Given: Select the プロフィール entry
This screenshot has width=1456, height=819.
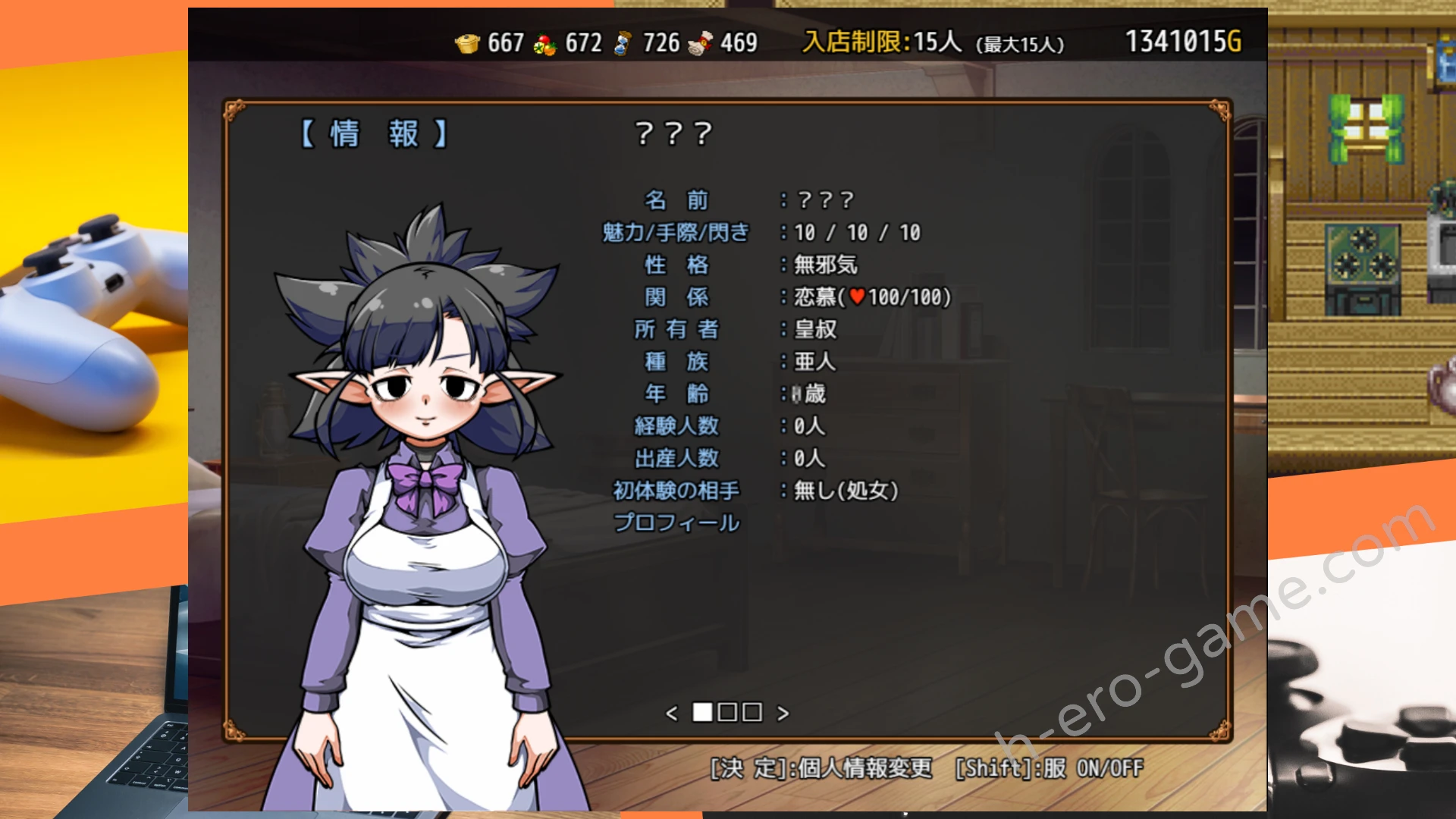Looking at the screenshot, I should click(676, 523).
